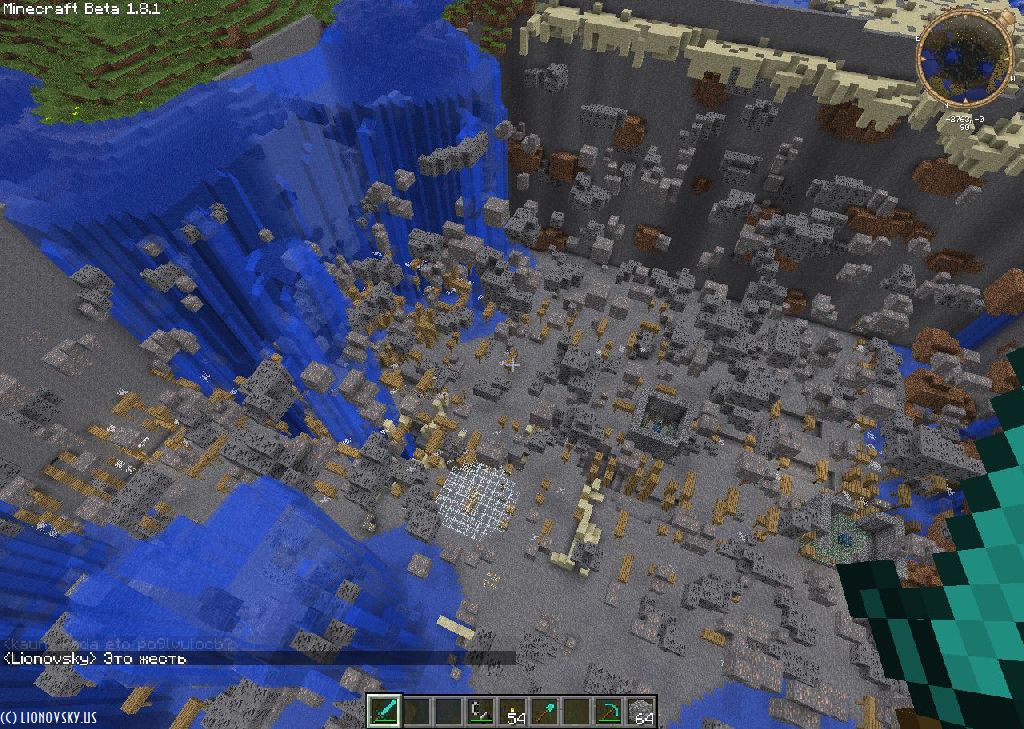Choose the shears in the hotbar
This screenshot has width=1024, height=729.
pyautogui.click(x=480, y=711)
